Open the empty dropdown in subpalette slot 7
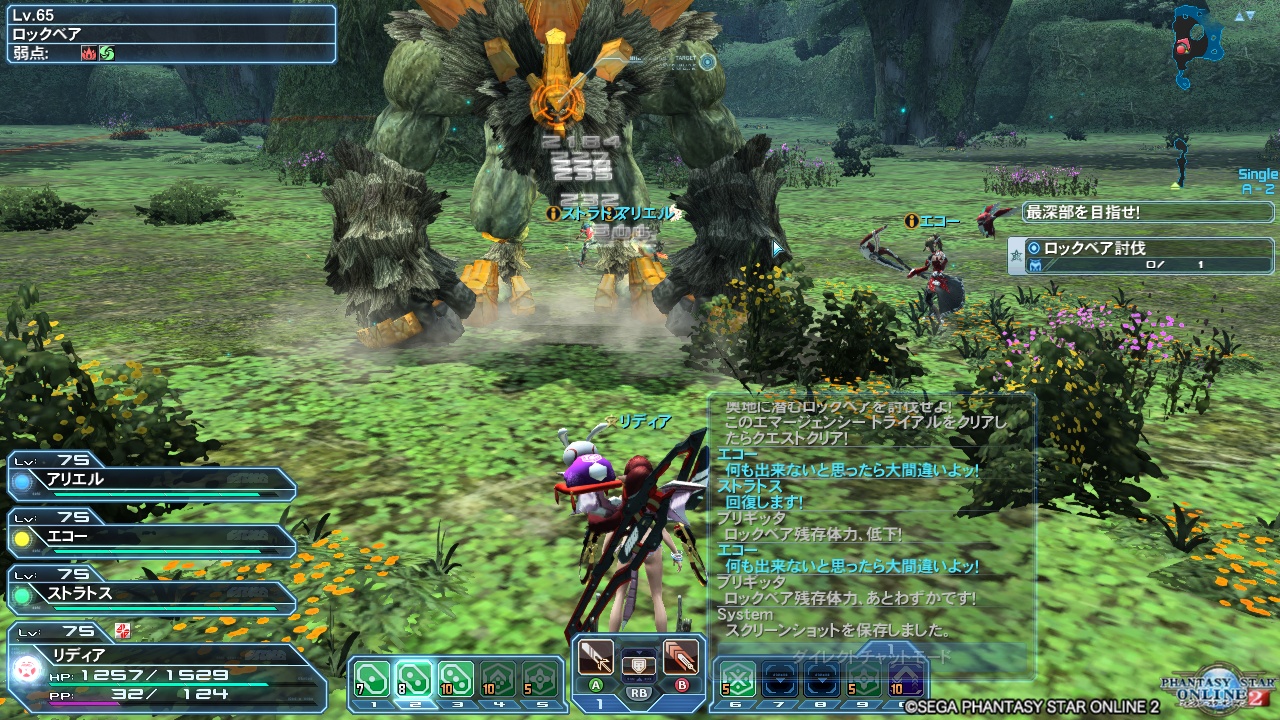1280x720 pixels. (x=780, y=679)
